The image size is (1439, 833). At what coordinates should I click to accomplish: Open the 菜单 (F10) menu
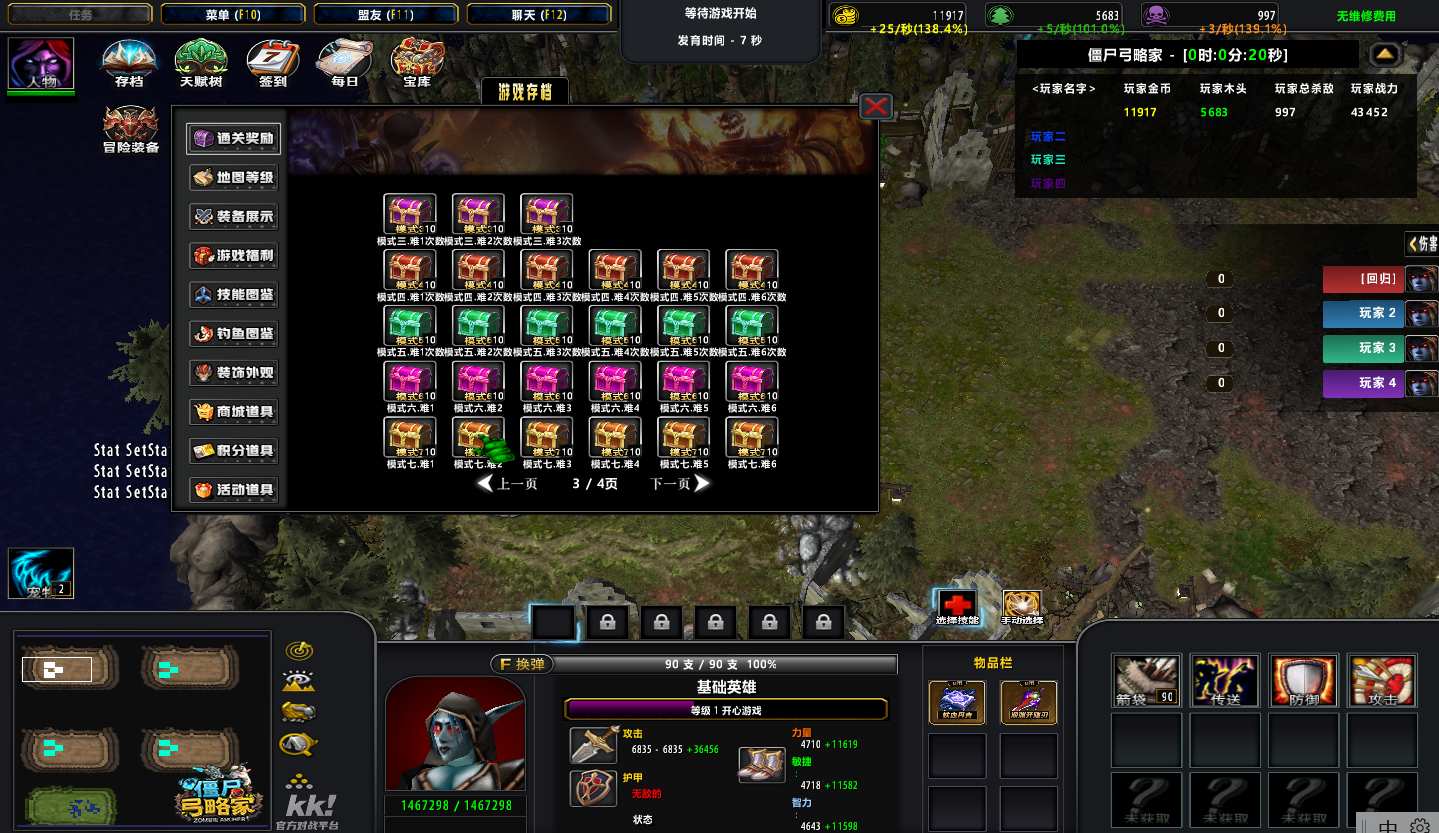tap(232, 14)
